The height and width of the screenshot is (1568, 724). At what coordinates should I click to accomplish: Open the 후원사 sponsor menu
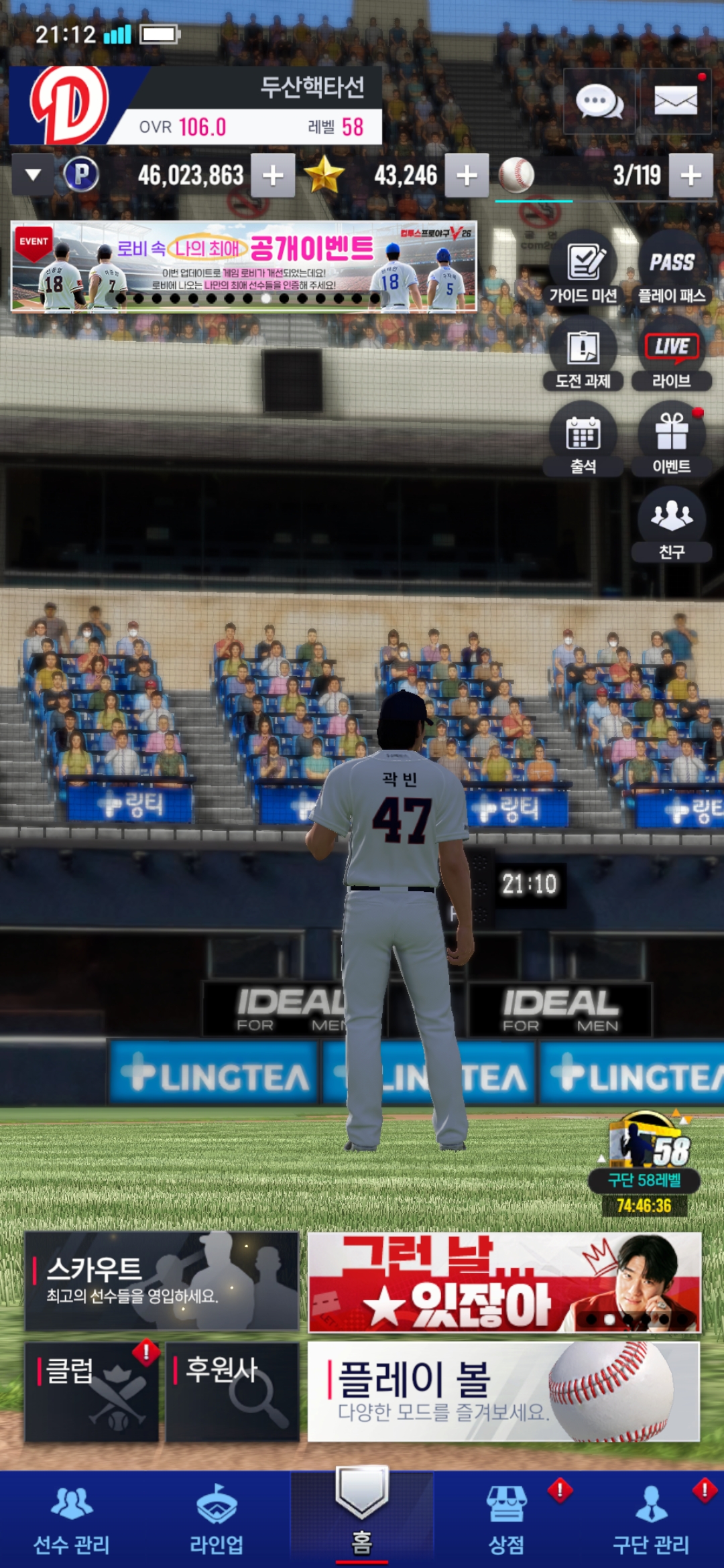click(x=232, y=1391)
